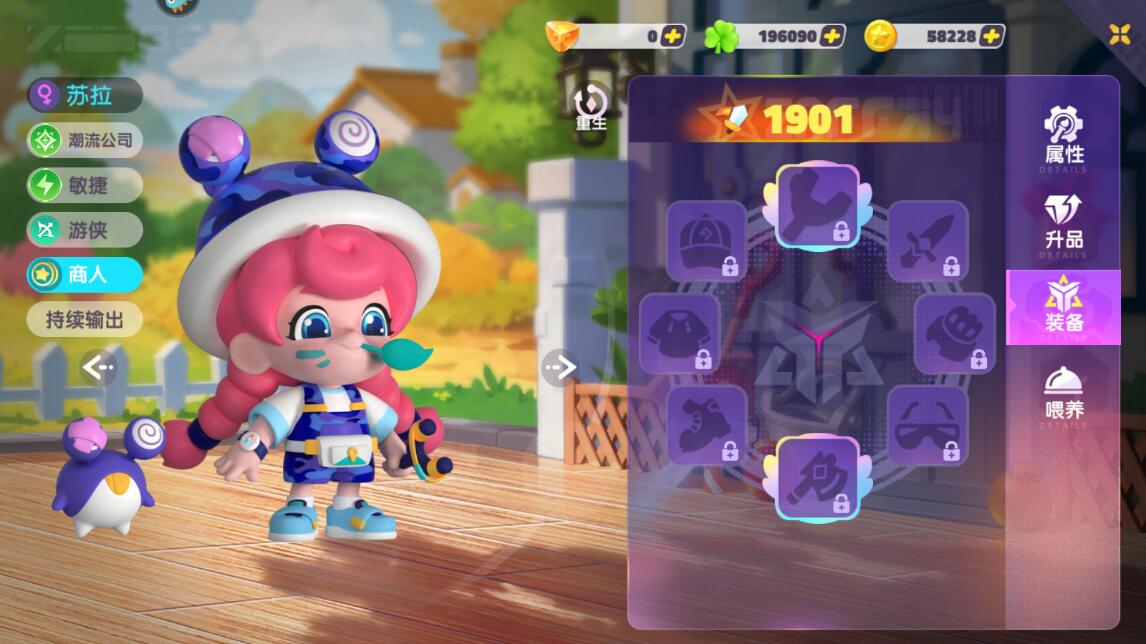Add more gems with the plus button
The width and height of the screenshot is (1146, 644).
(x=673, y=36)
